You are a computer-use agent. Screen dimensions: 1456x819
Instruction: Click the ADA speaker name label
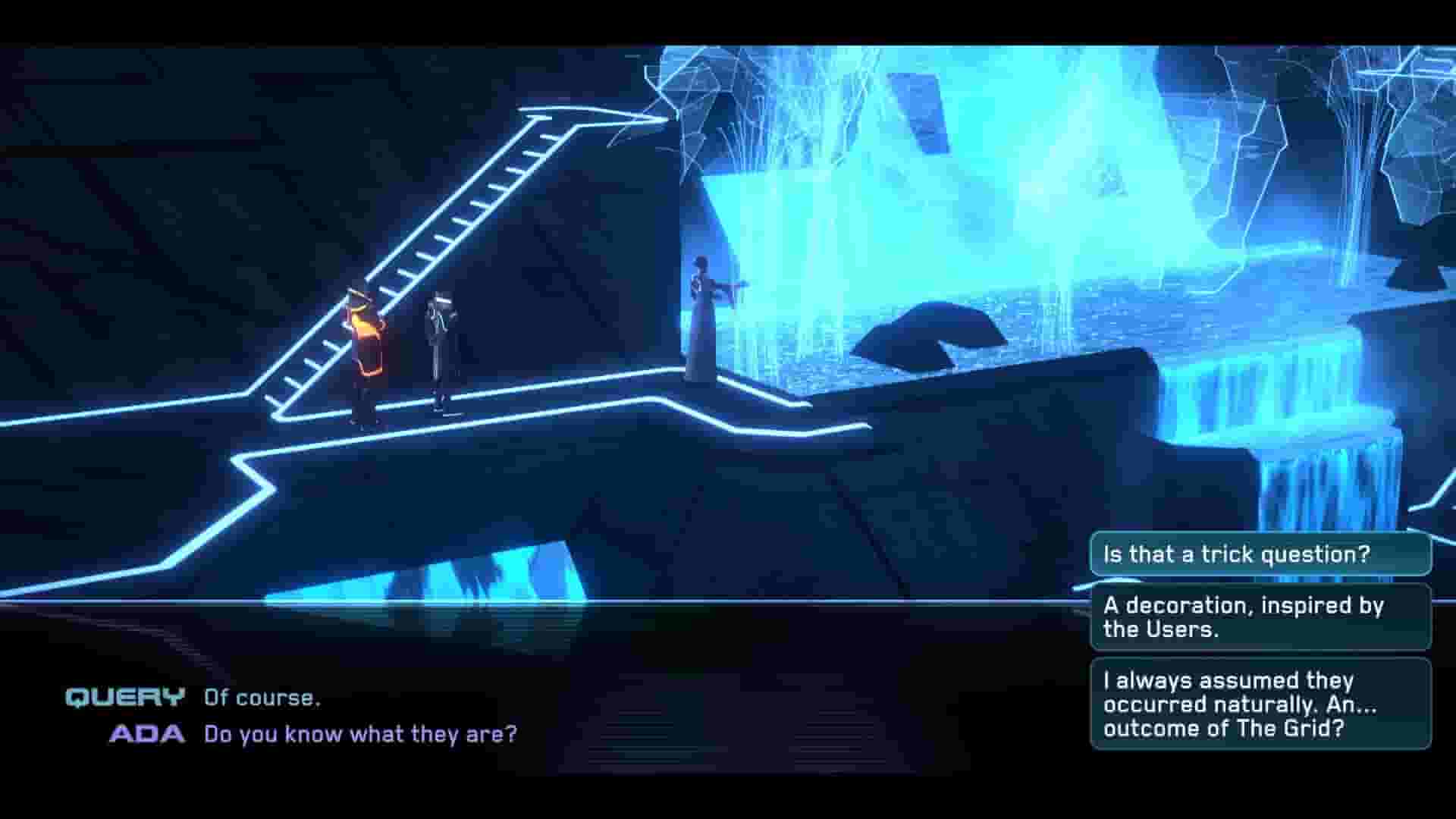point(149,733)
